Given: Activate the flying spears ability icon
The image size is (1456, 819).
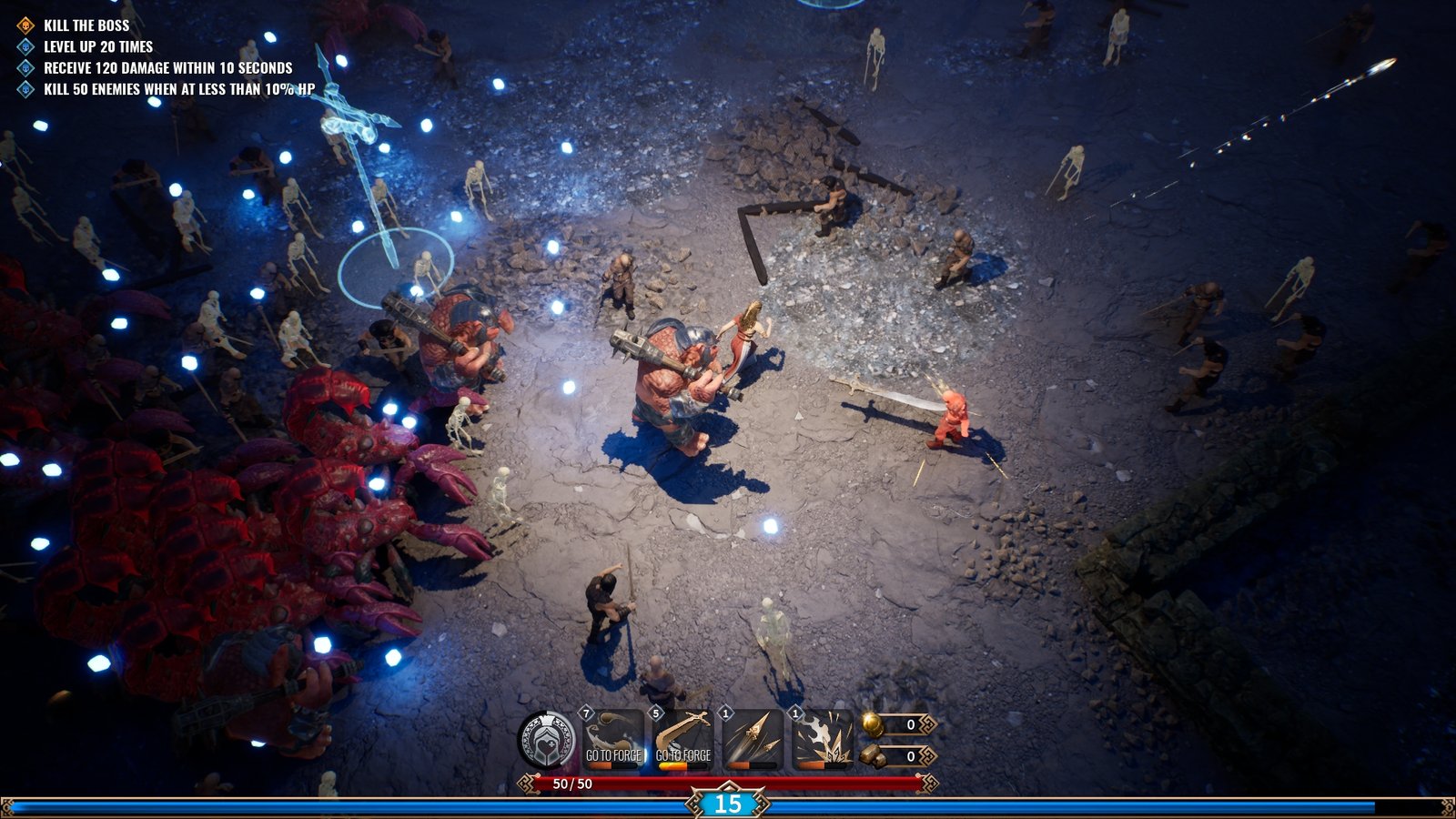Looking at the screenshot, I should 753,739.
